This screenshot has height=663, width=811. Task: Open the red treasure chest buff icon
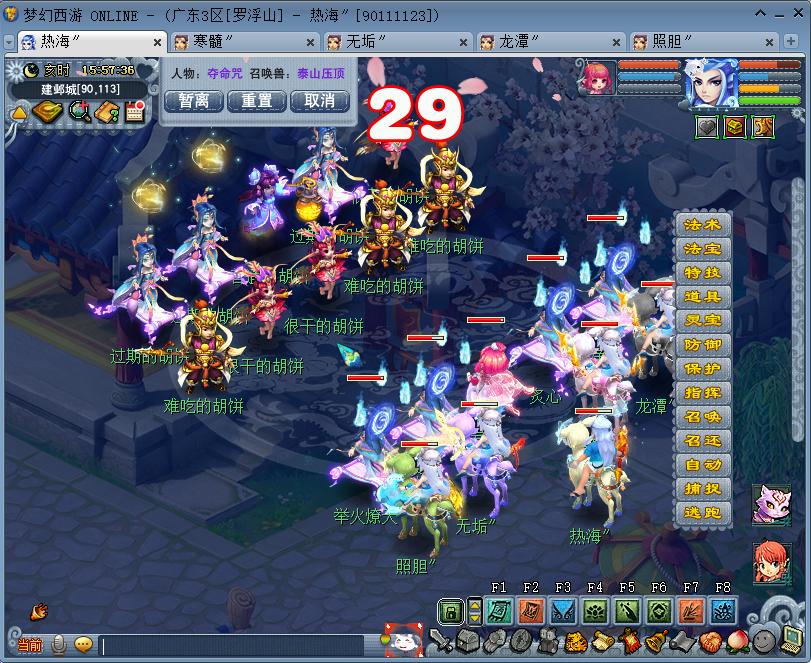[735, 128]
